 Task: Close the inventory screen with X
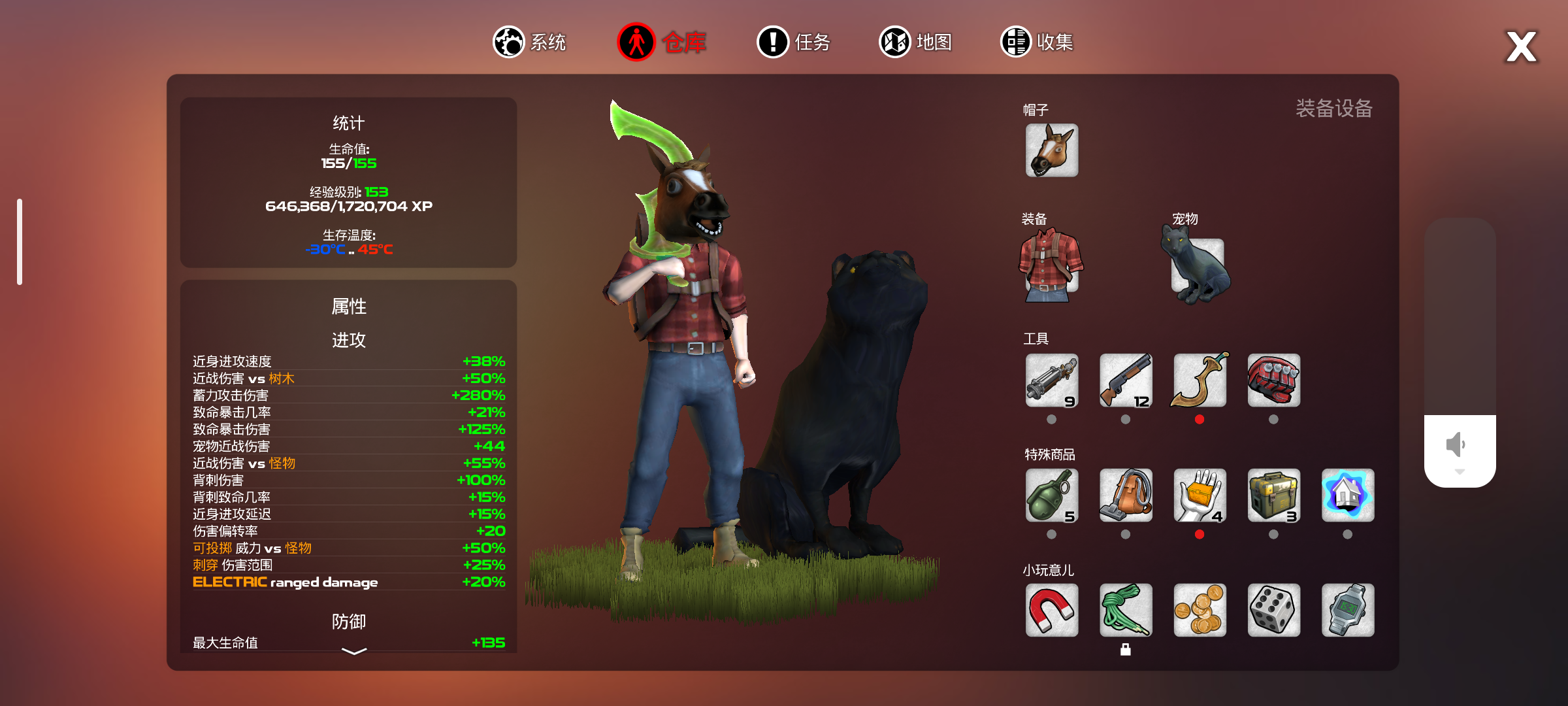point(1521,47)
